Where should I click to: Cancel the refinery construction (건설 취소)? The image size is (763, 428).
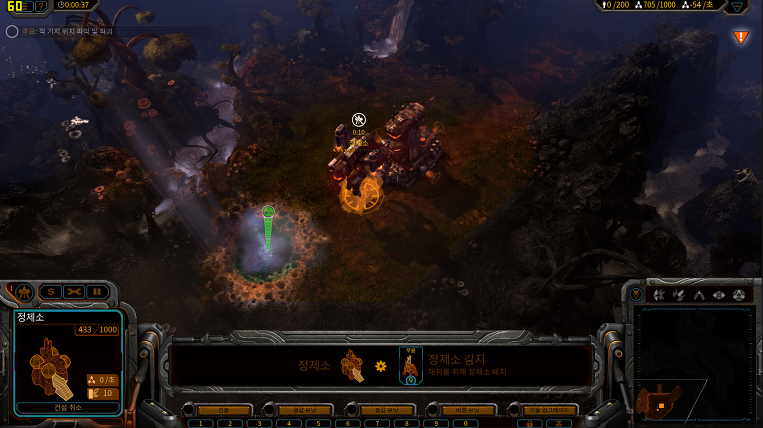click(x=68, y=407)
